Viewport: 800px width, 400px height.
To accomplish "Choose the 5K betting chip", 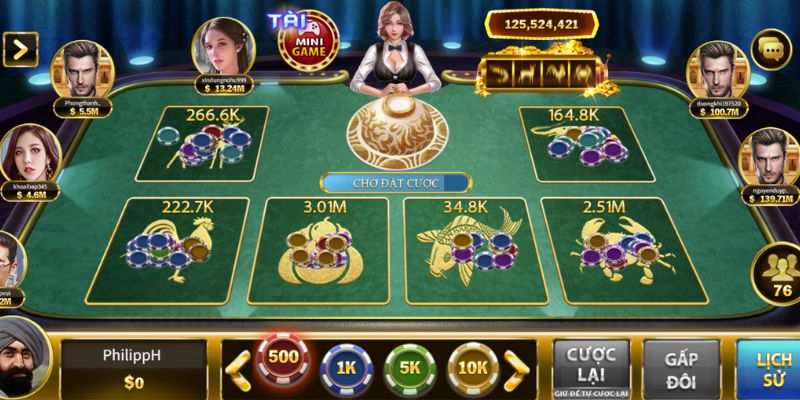I will point(408,367).
